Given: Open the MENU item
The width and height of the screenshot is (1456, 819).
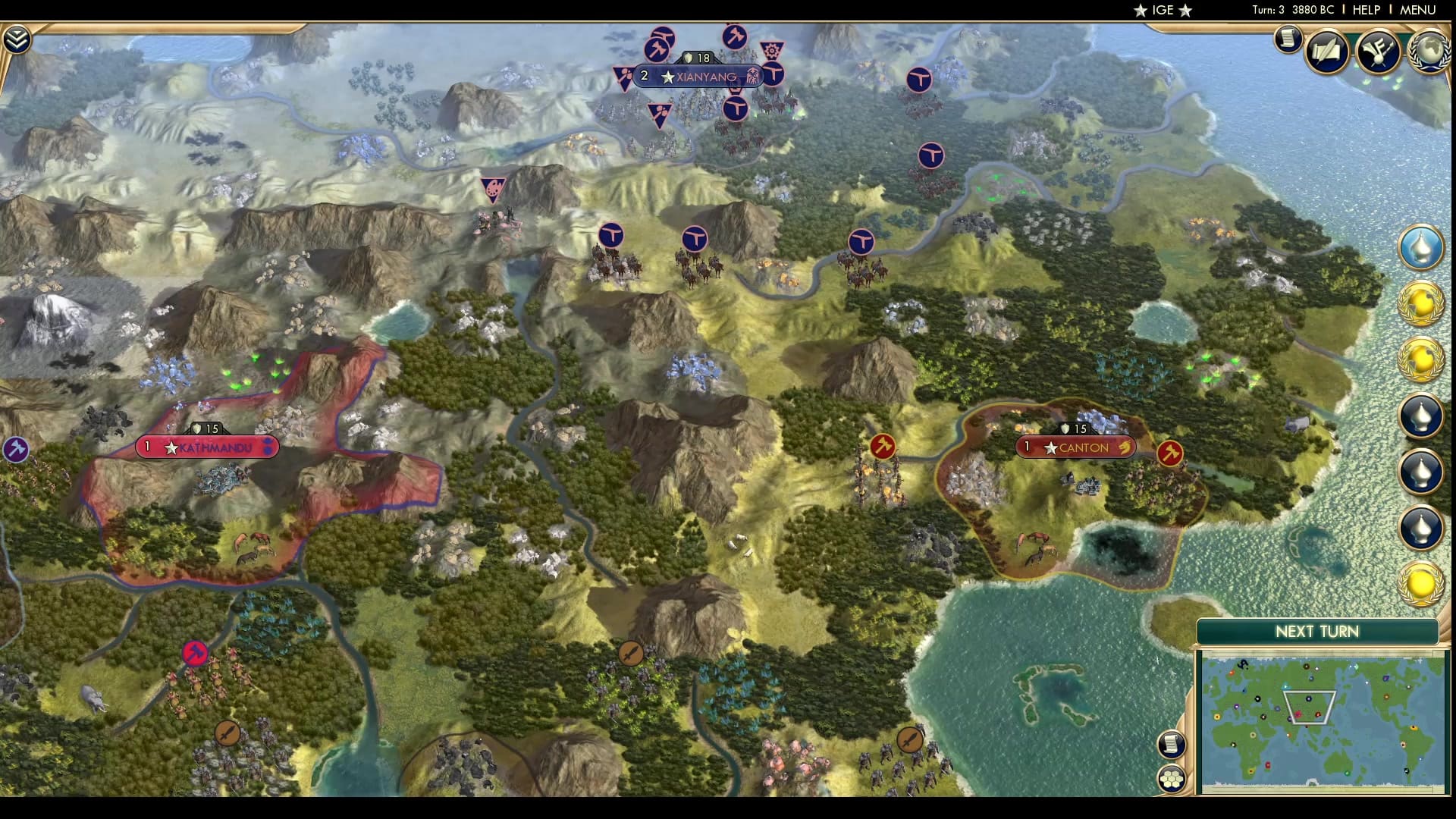Looking at the screenshot, I should [1417, 11].
